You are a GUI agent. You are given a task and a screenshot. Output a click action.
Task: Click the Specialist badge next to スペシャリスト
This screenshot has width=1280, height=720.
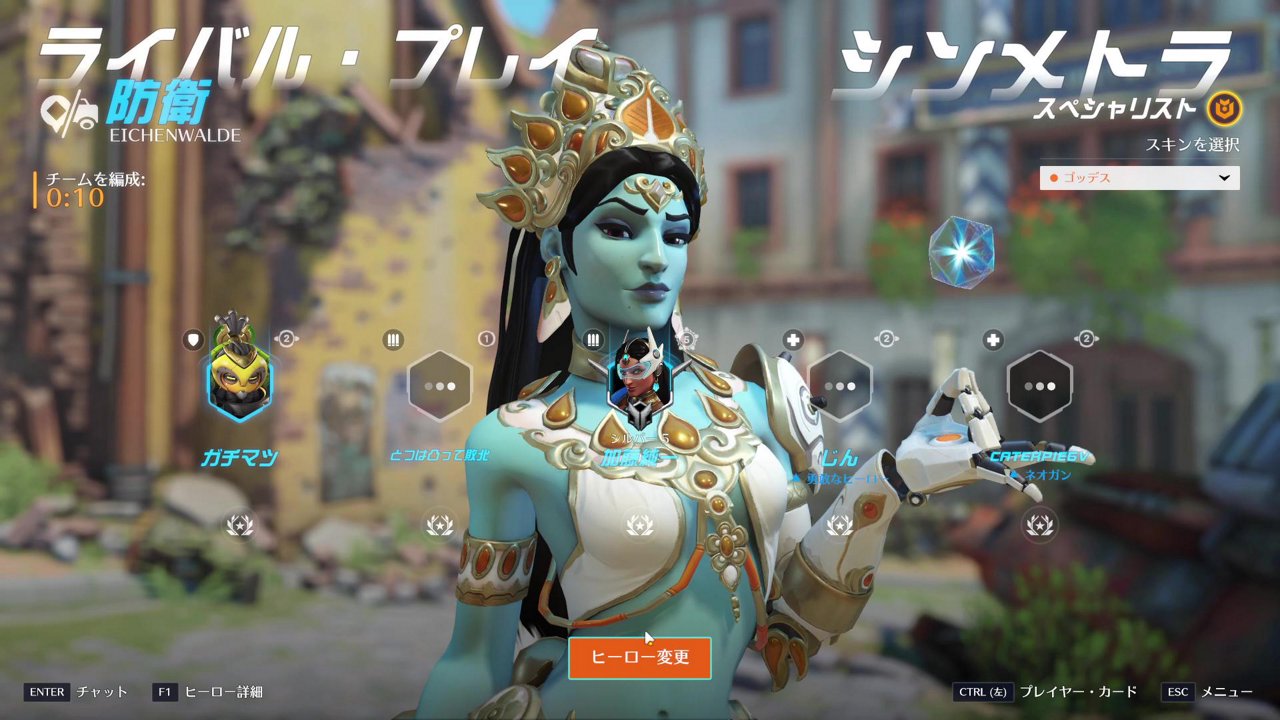[1228, 112]
